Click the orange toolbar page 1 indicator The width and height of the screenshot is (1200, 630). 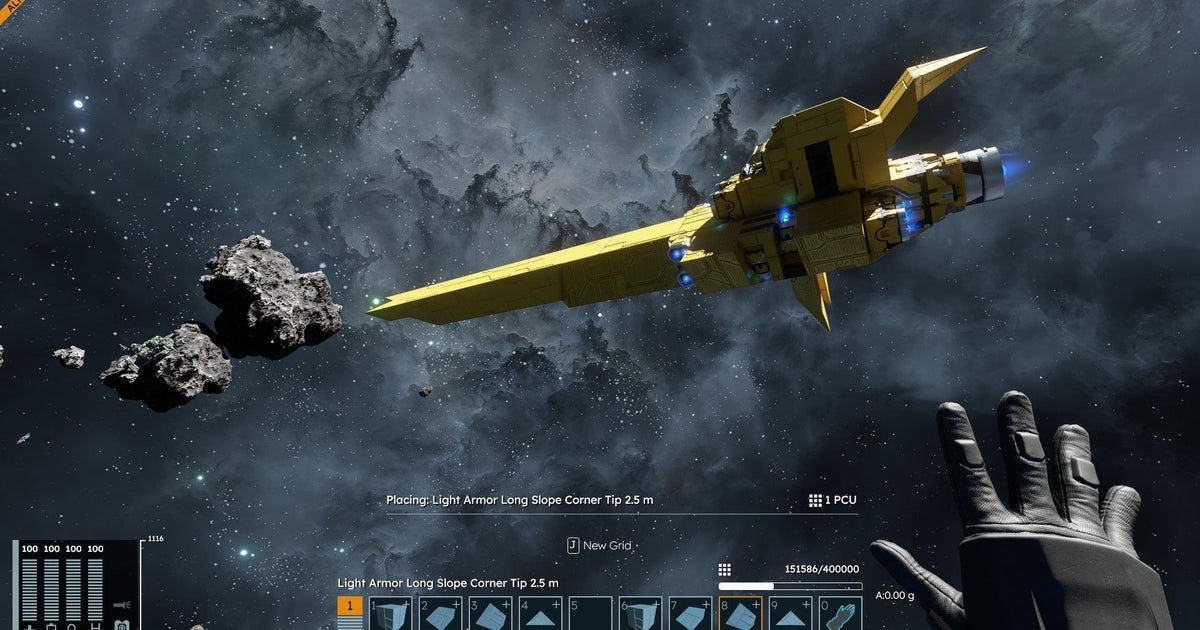click(350, 606)
